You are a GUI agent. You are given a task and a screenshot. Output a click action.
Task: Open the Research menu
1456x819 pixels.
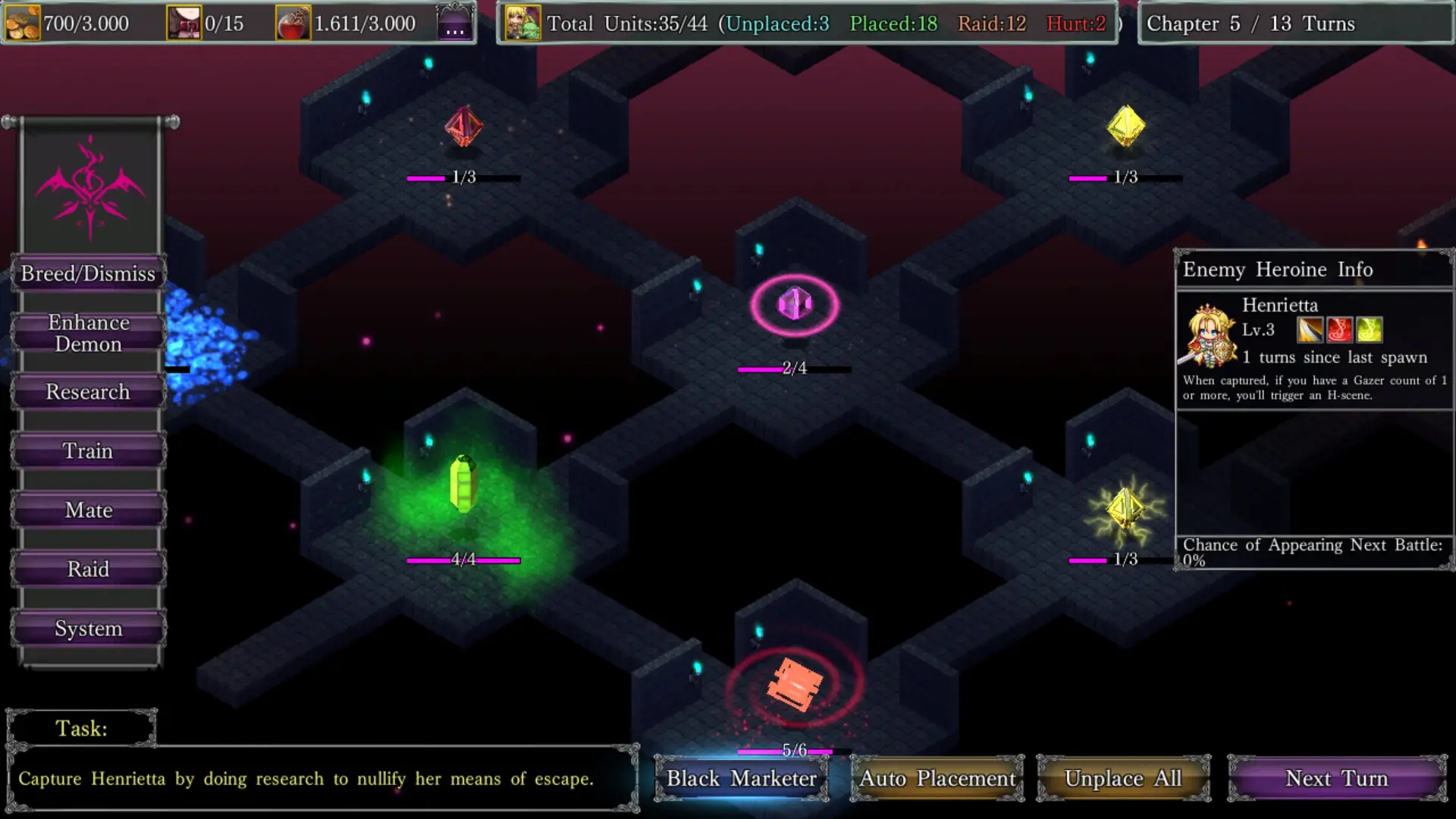(88, 392)
